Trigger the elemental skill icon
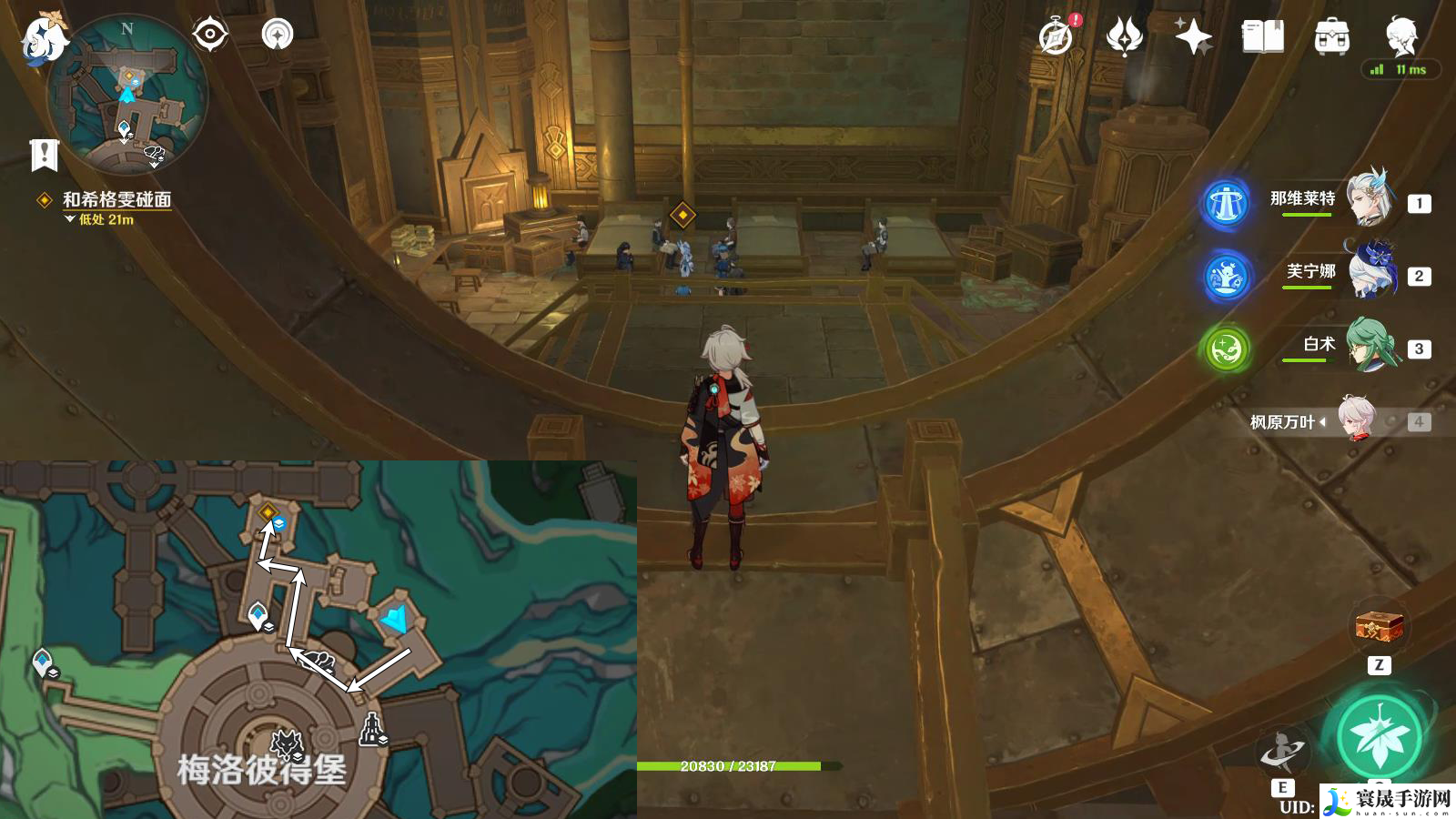Image resolution: width=1456 pixels, height=819 pixels. [1281, 752]
